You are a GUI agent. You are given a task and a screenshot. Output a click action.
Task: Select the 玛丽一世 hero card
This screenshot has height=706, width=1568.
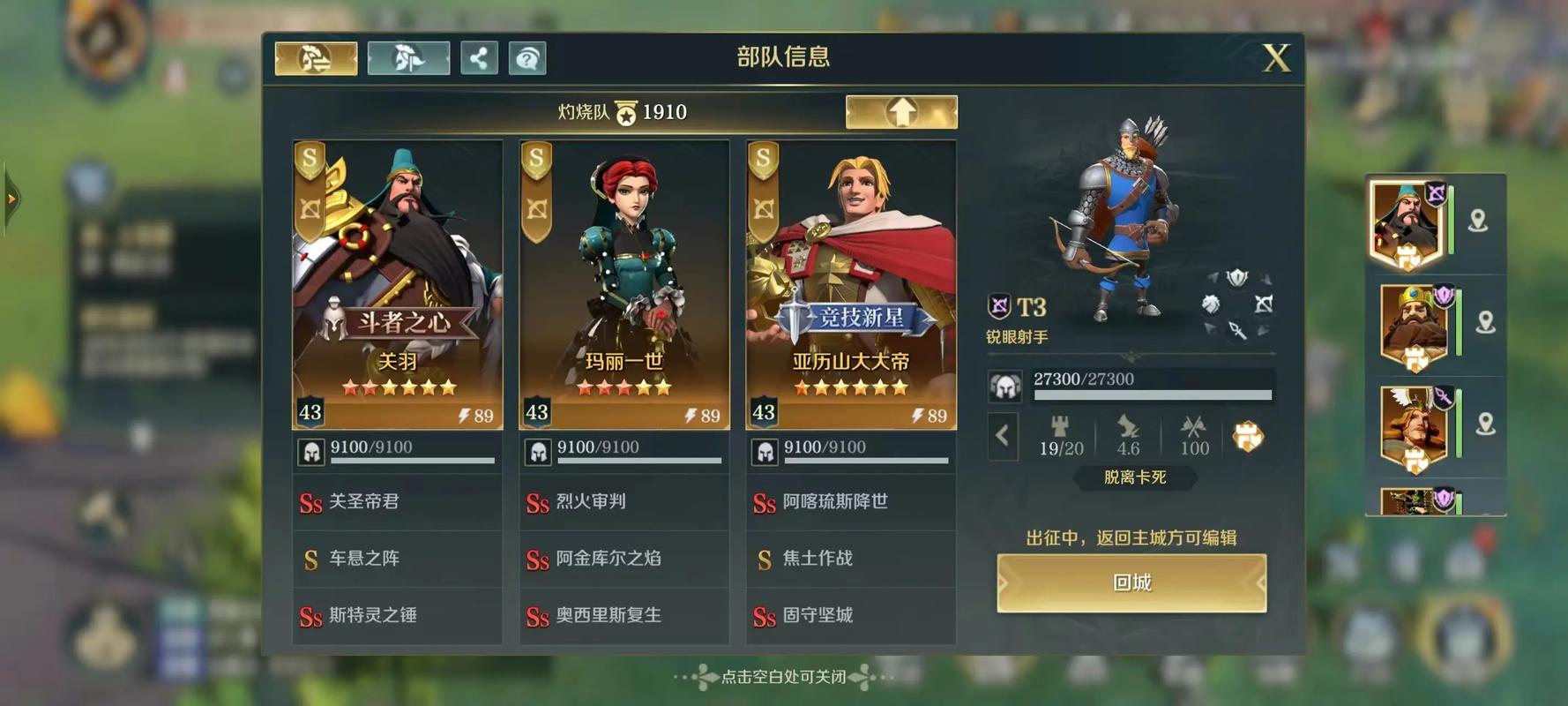[x=624, y=284]
